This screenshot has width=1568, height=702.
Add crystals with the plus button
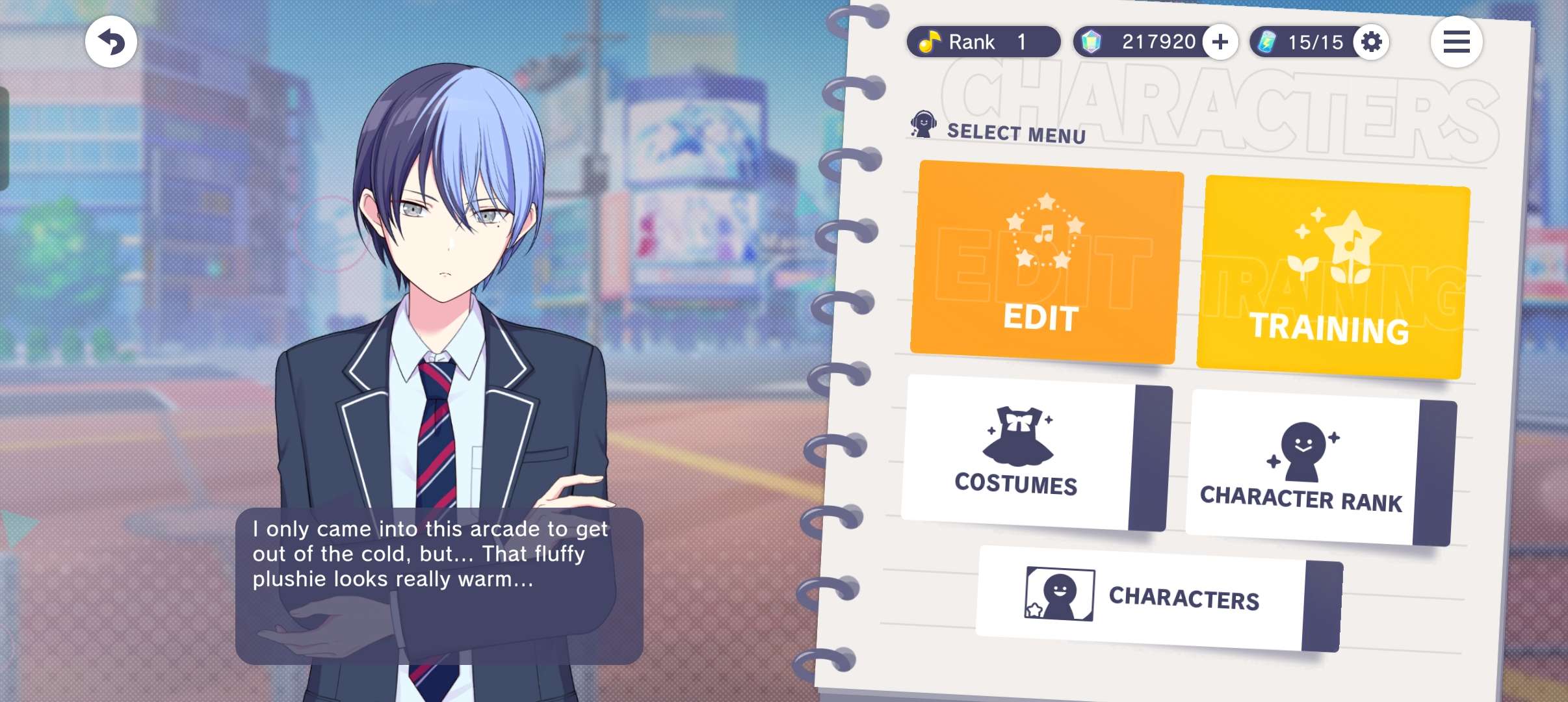tap(1220, 42)
